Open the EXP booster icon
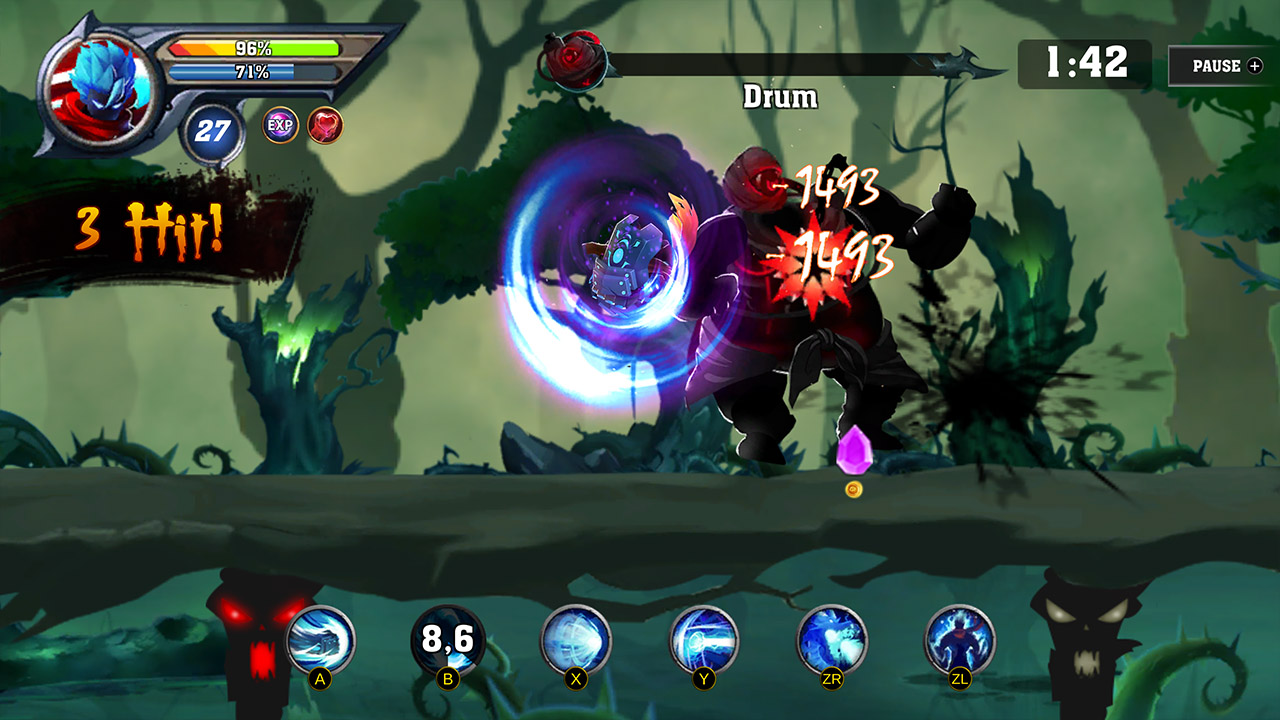The height and width of the screenshot is (720, 1280). [283, 124]
